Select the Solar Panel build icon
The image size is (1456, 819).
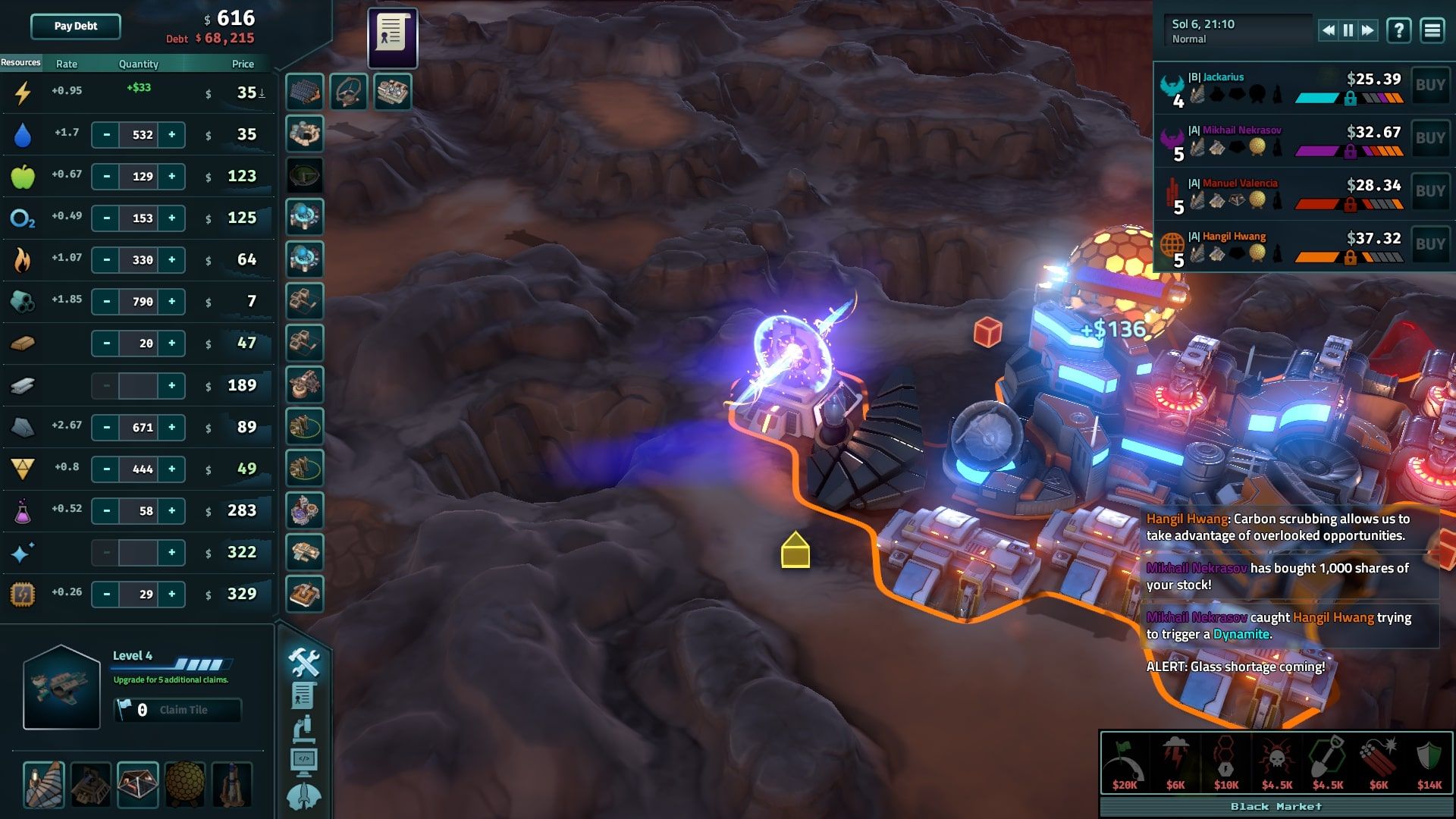(x=303, y=90)
